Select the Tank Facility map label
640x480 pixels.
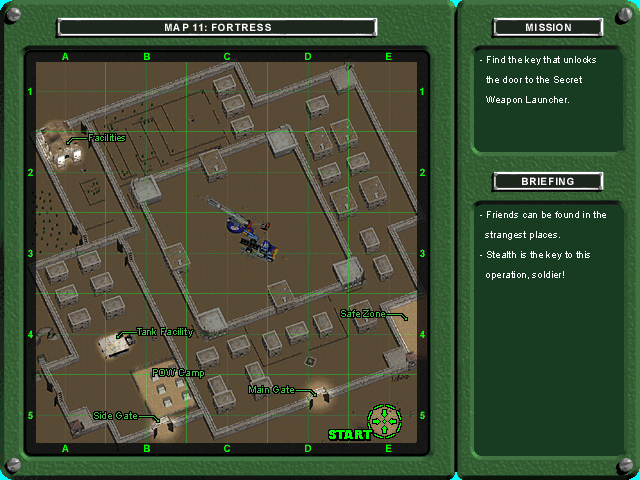coord(164,332)
